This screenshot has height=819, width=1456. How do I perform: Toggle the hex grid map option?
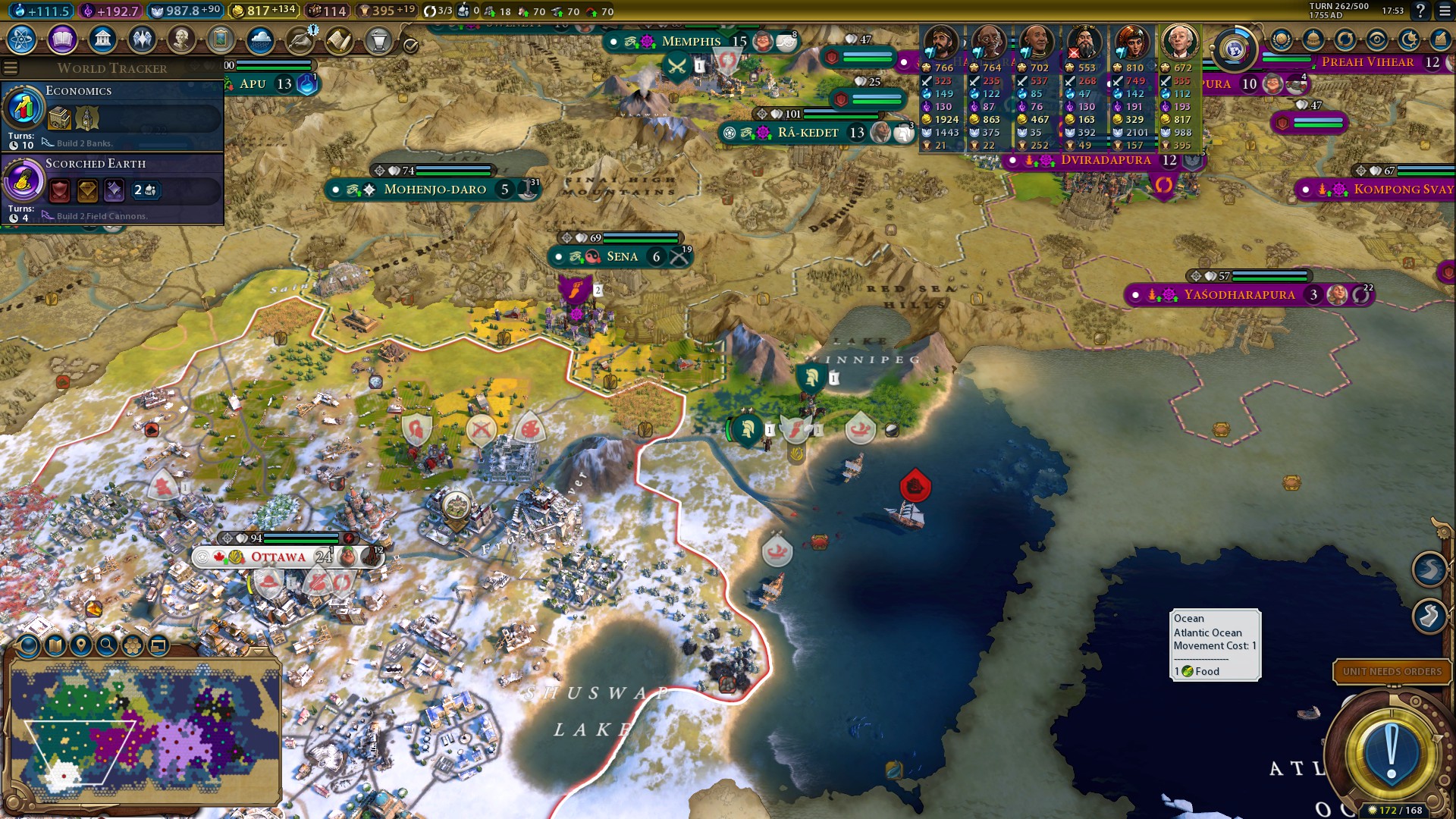133,645
